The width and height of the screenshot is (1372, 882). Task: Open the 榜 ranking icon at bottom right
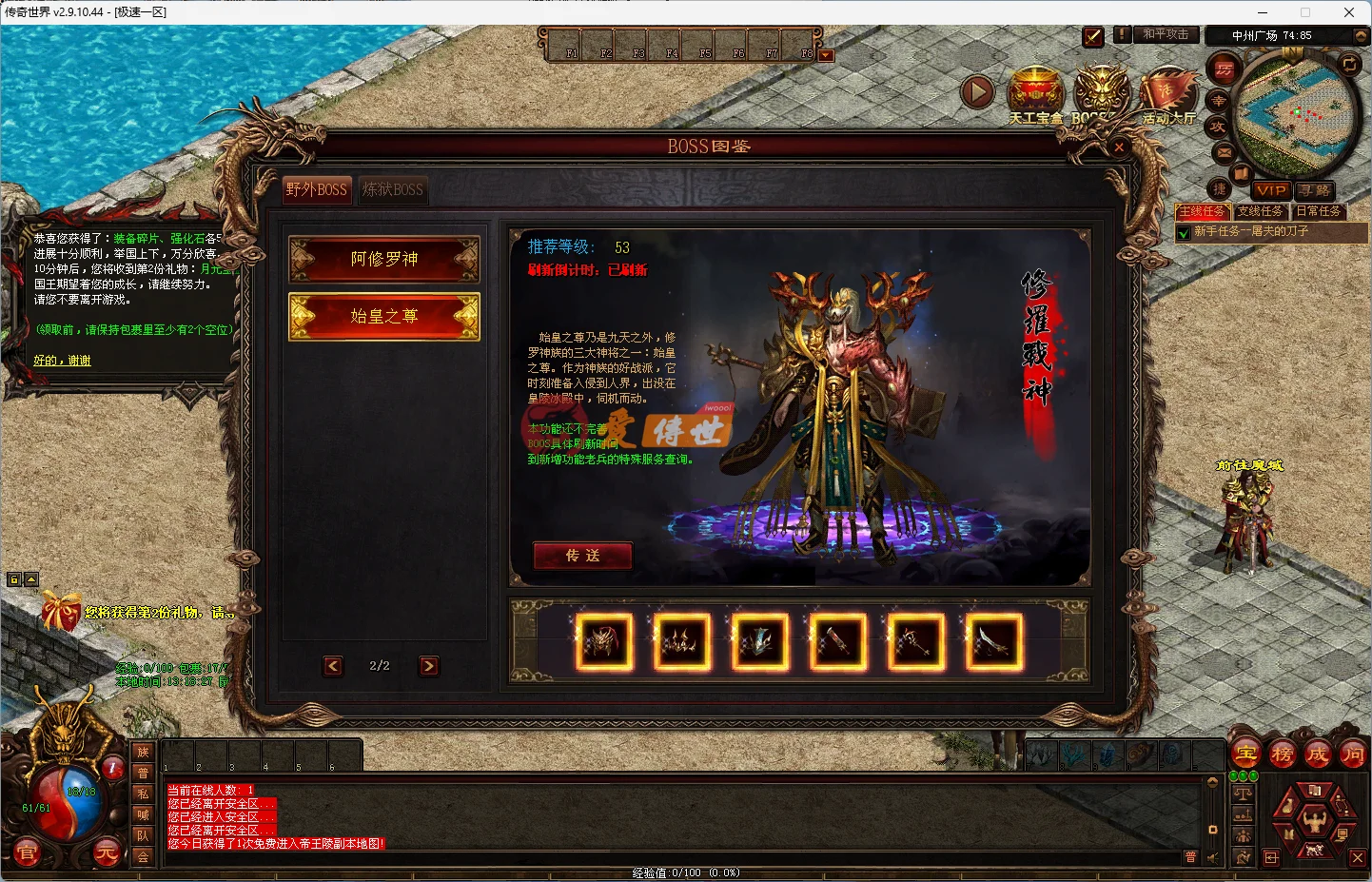[x=1282, y=753]
